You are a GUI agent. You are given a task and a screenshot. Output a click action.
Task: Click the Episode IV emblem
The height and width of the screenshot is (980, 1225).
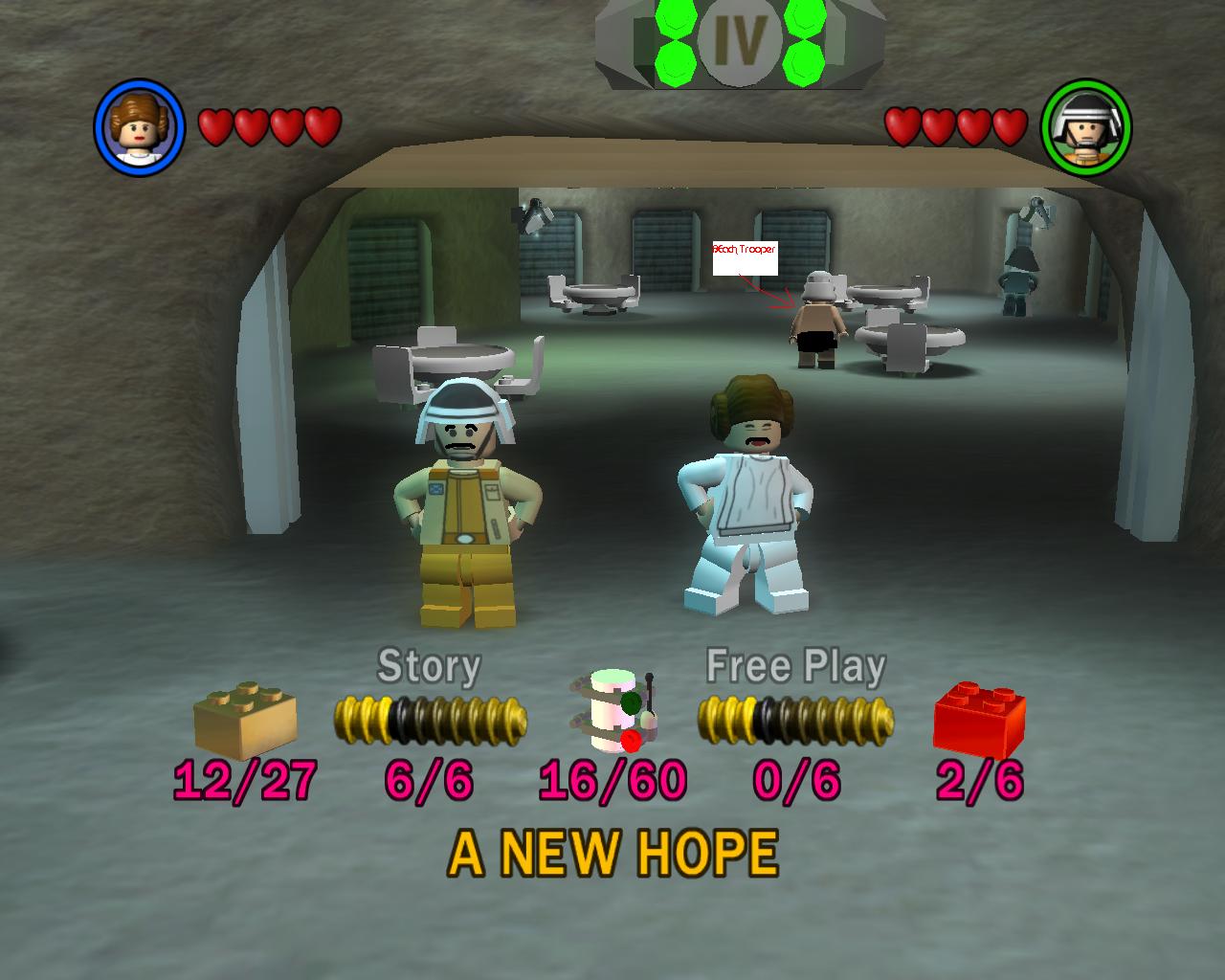coord(740,39)
